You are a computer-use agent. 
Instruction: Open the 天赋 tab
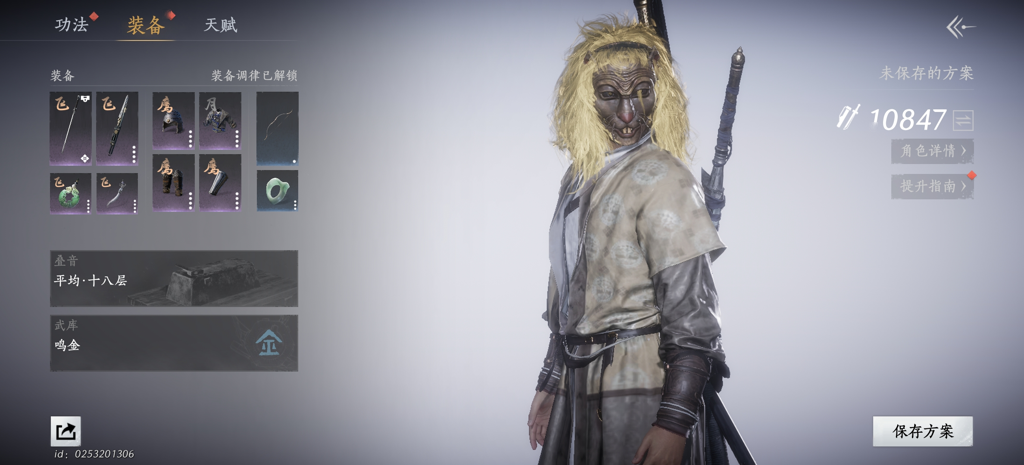pos(221,25)
